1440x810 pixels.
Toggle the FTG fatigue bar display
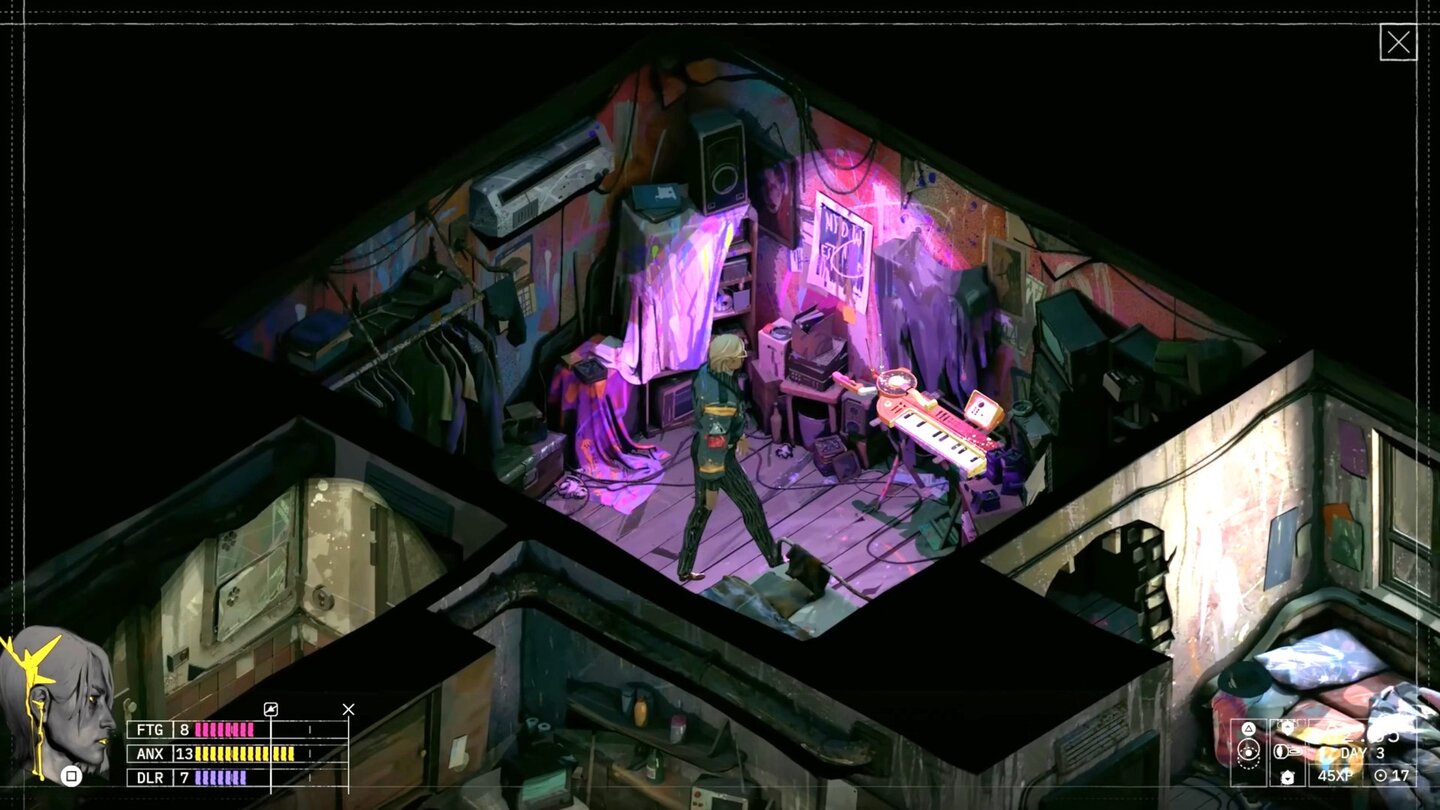click(x=150, y=730)
